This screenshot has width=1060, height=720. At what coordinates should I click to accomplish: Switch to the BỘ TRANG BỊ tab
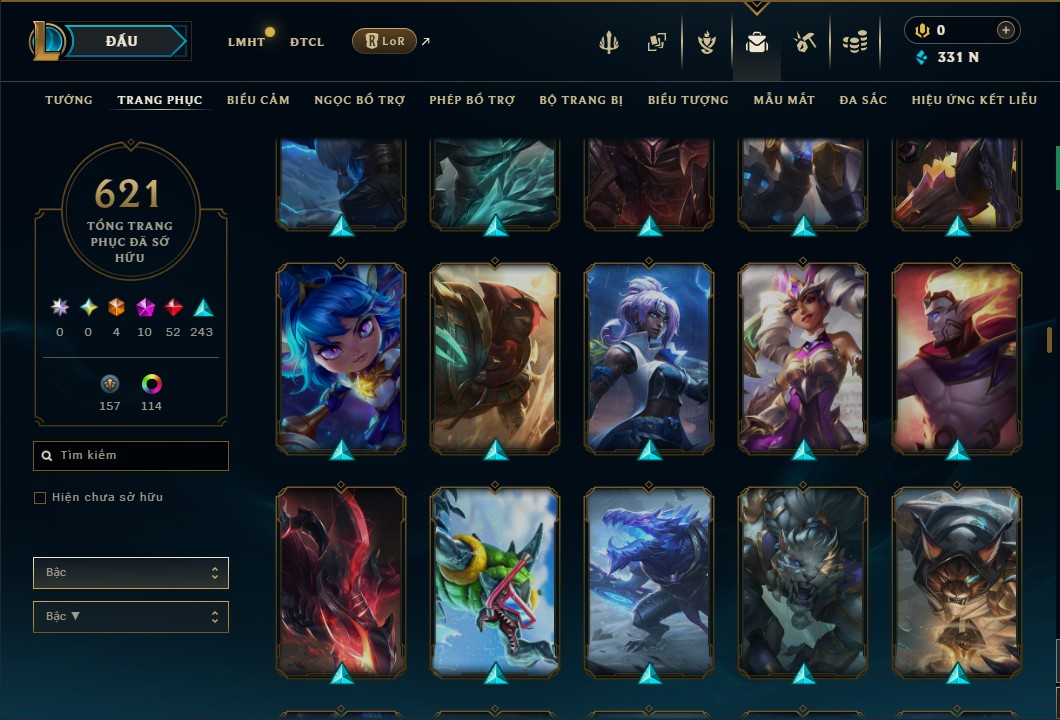coord(581,100)
